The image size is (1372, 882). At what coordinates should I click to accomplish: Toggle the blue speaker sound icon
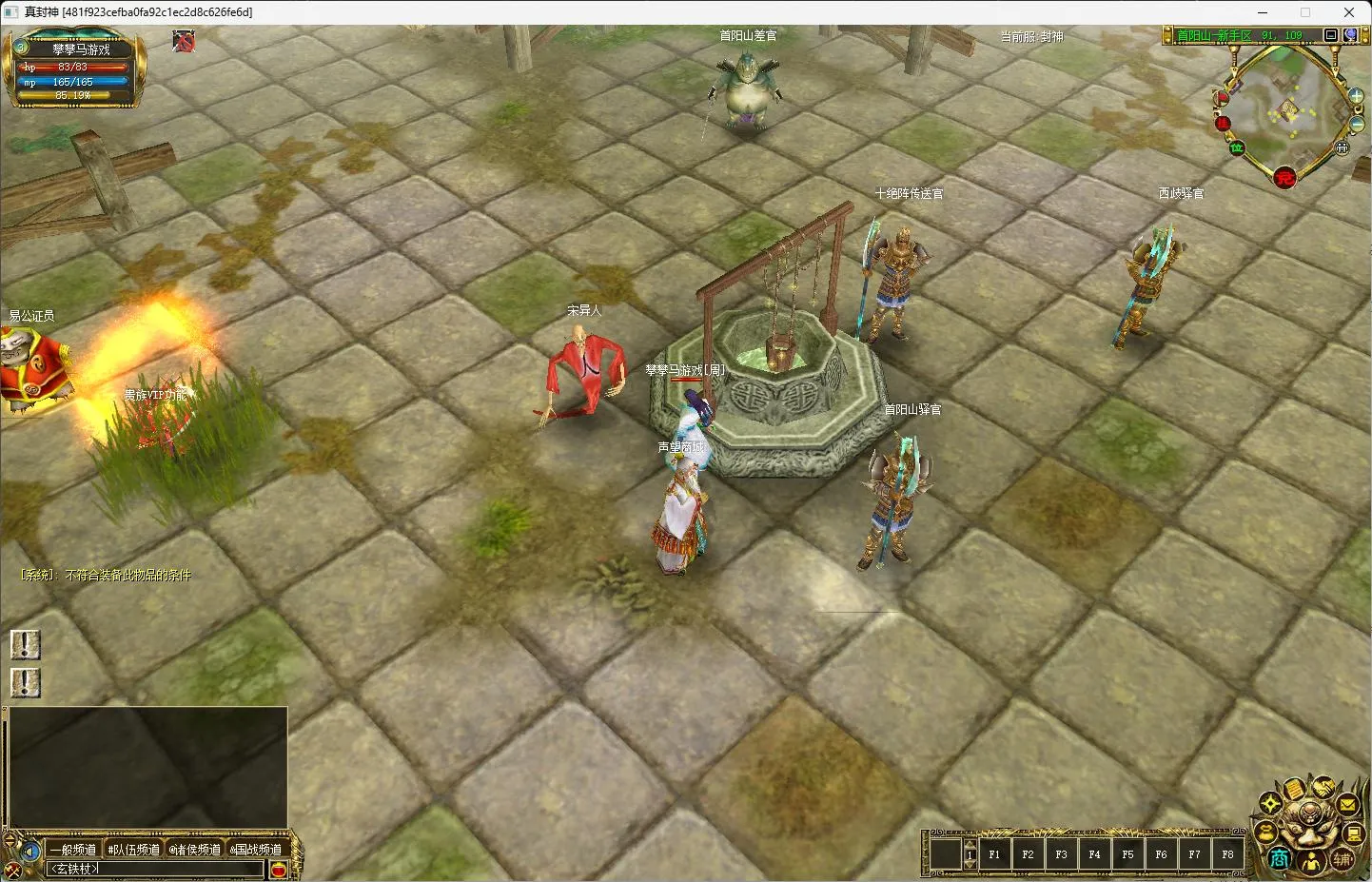[30, 850]
